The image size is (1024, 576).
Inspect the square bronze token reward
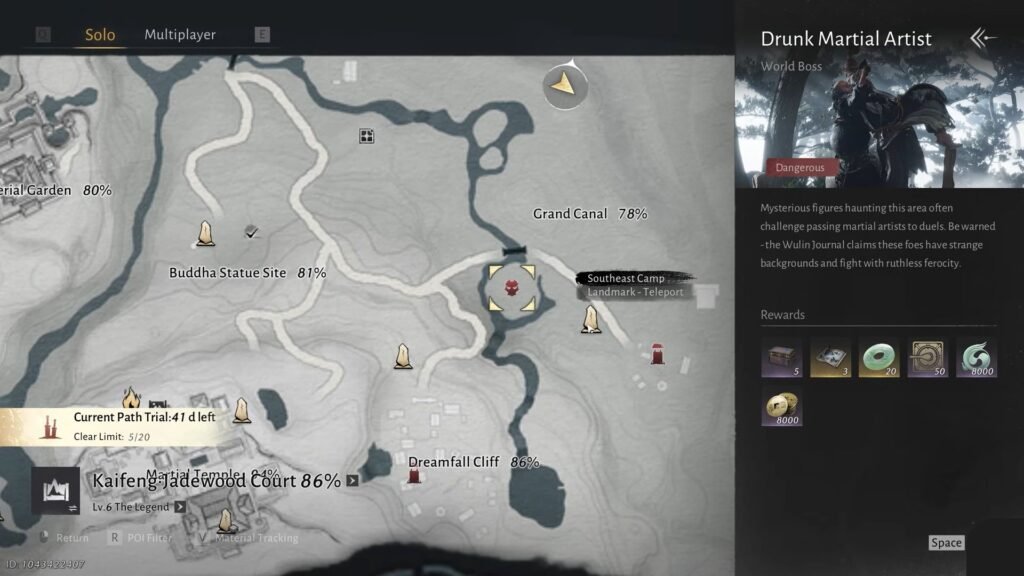[x=928, y=357]
